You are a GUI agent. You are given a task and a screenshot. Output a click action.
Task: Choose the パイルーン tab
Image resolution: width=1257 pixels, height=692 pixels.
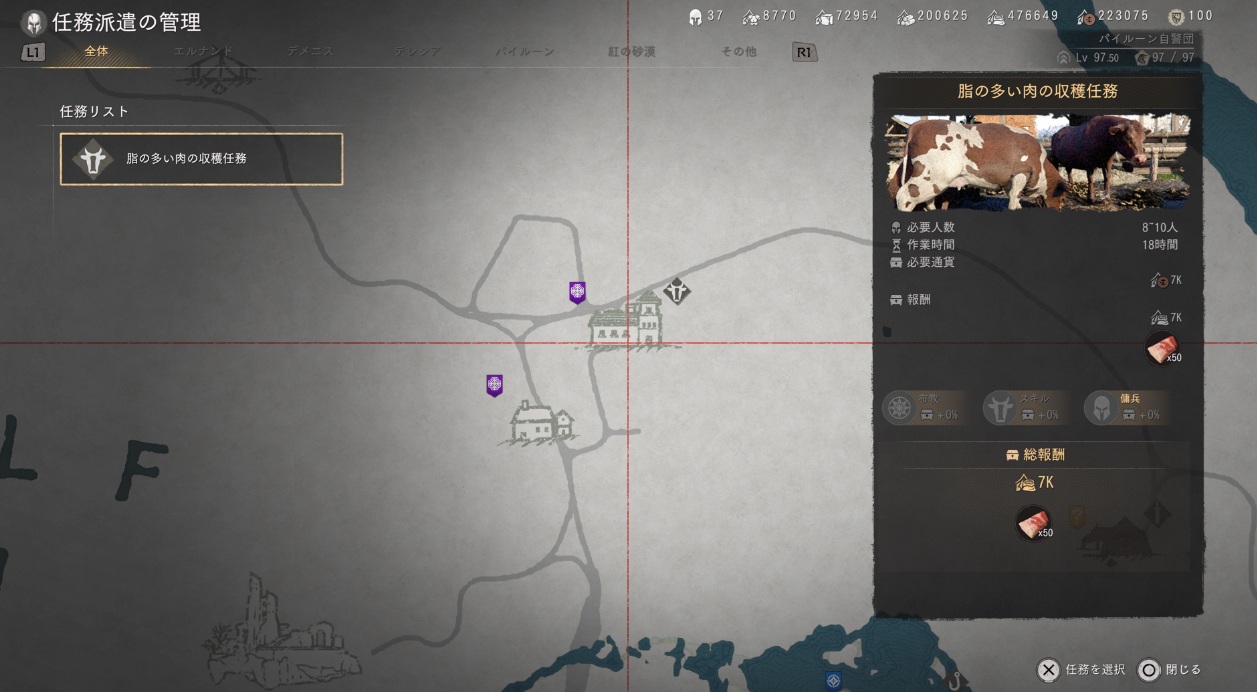(x=524, y=51)
